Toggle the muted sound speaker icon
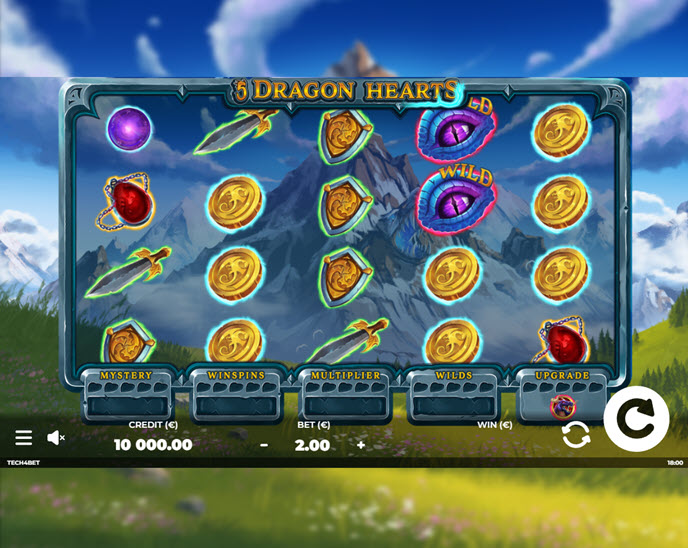The image size is (688, 548). coord(56,438)
